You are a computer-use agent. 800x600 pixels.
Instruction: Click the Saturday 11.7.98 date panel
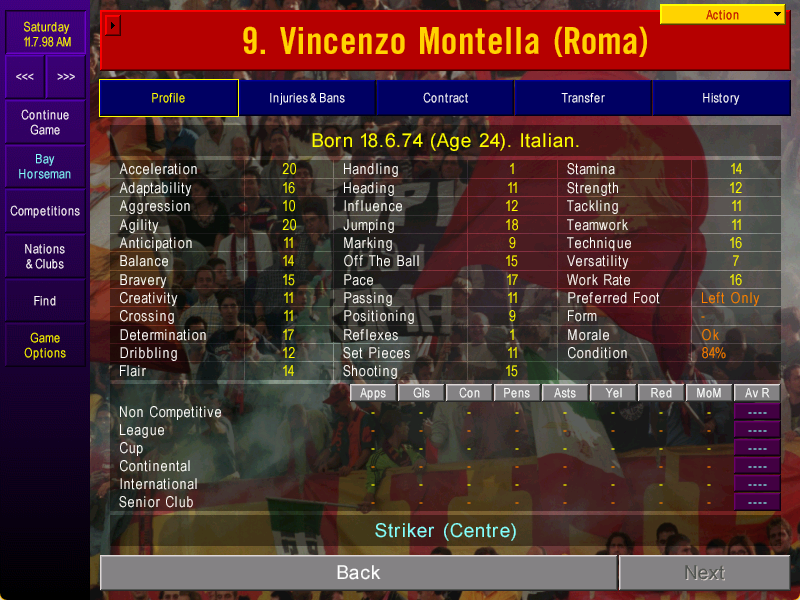click(47, 35)
